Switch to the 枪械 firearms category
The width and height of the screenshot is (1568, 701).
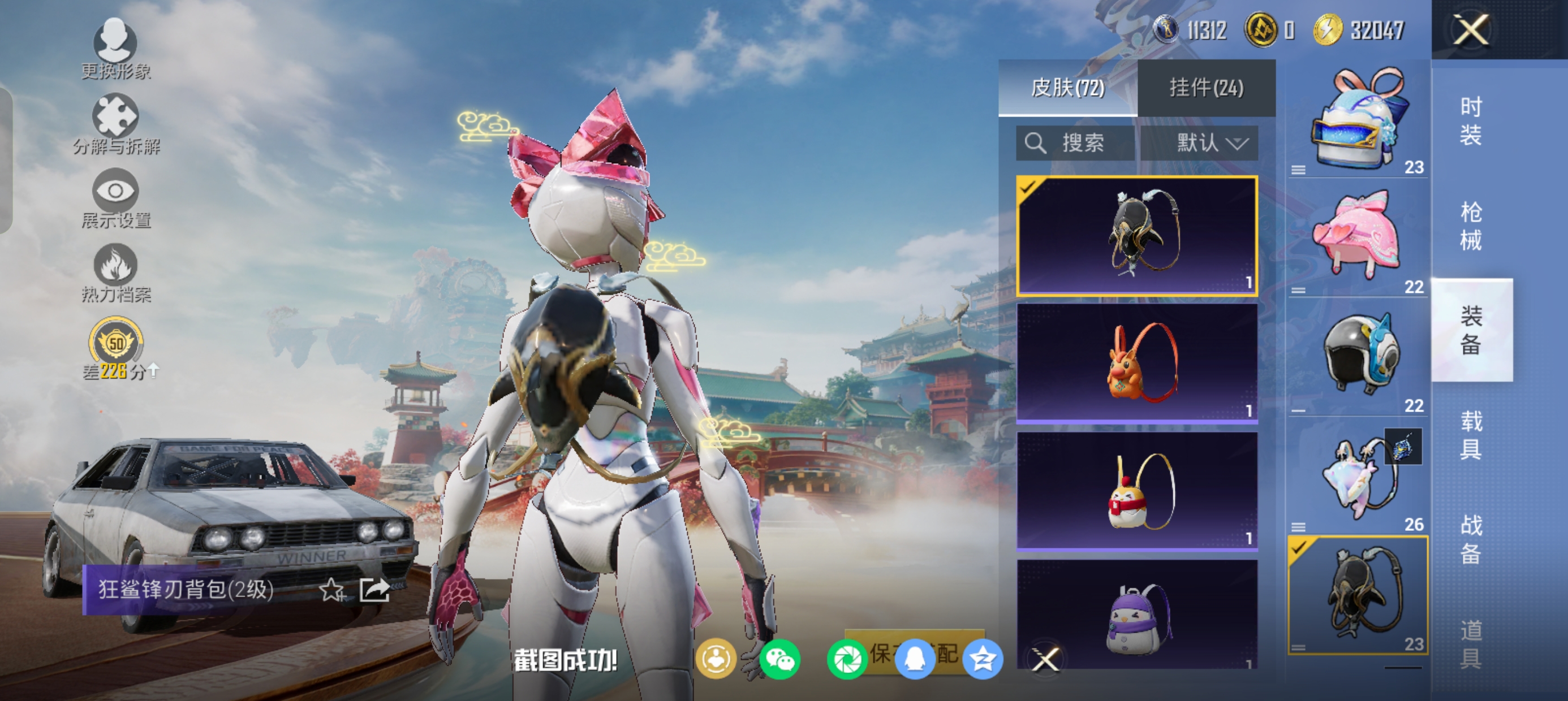tap(1471, 226)
